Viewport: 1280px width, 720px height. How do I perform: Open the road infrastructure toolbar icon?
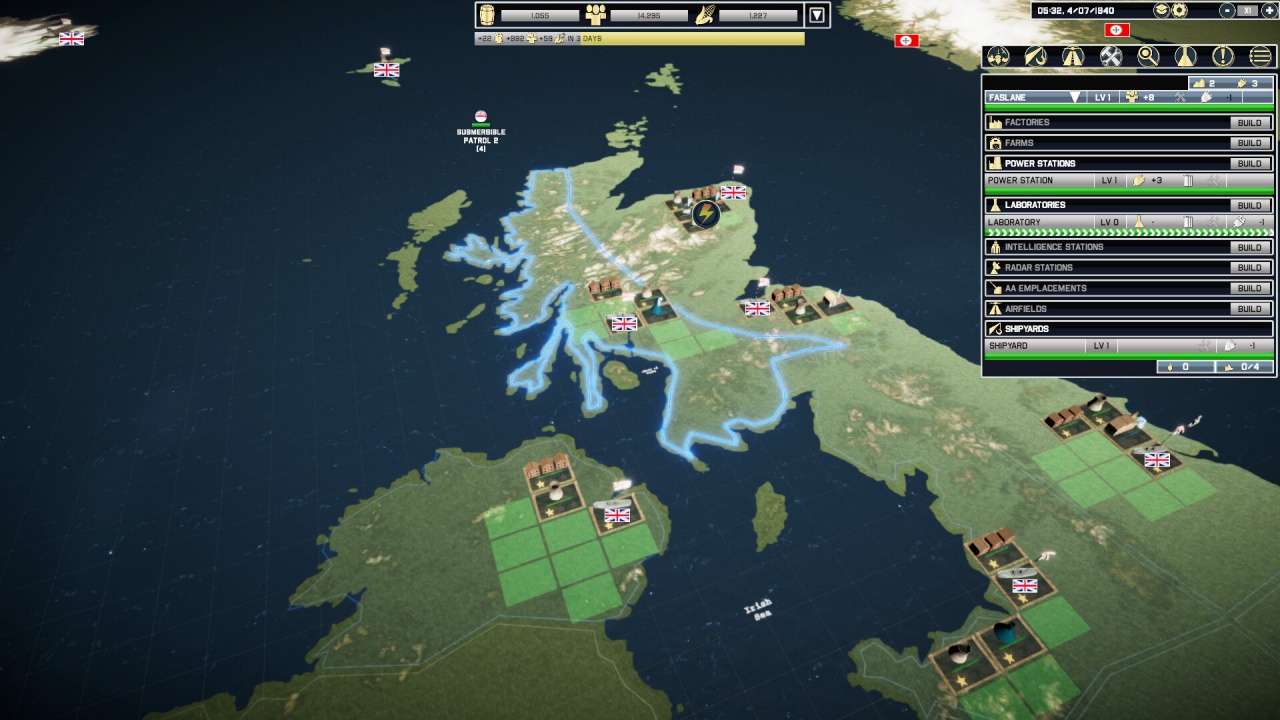1073,57
